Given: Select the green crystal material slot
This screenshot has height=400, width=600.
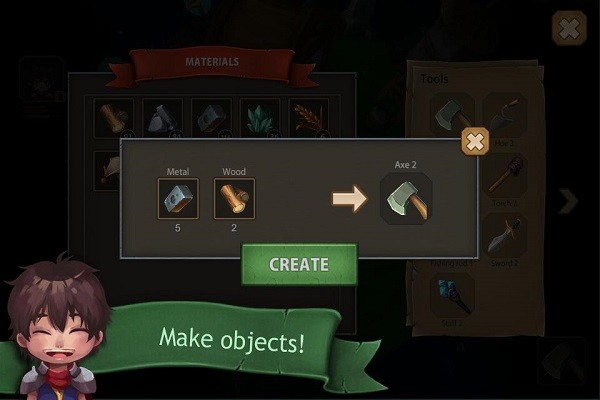Looking at the screenshot, I should 260,117.
